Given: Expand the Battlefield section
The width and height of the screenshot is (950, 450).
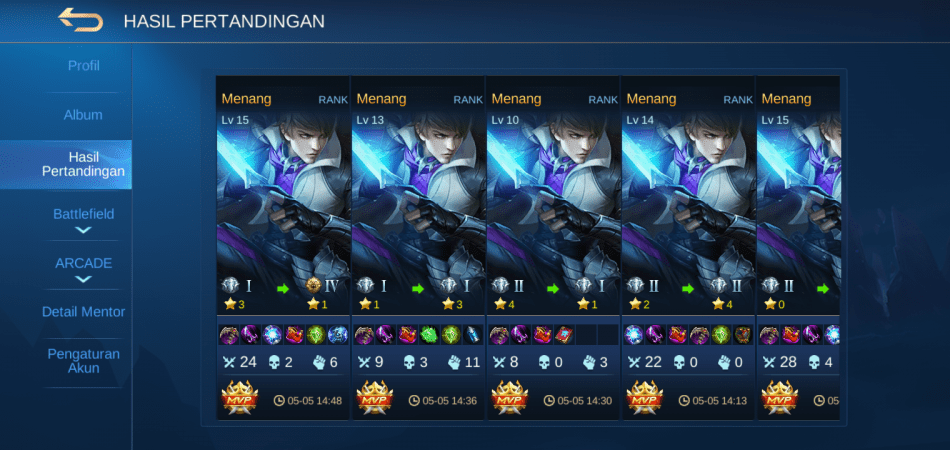Looking at the screenshot, I should (83, 219).
